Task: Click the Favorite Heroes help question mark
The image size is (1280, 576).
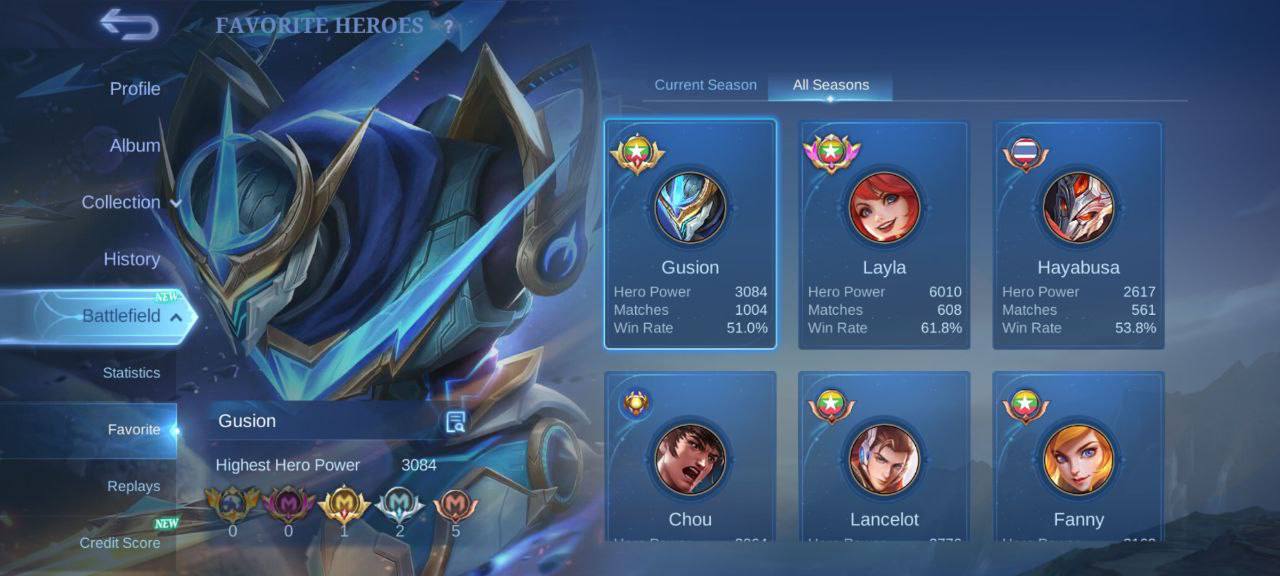Action: [449, 27]
